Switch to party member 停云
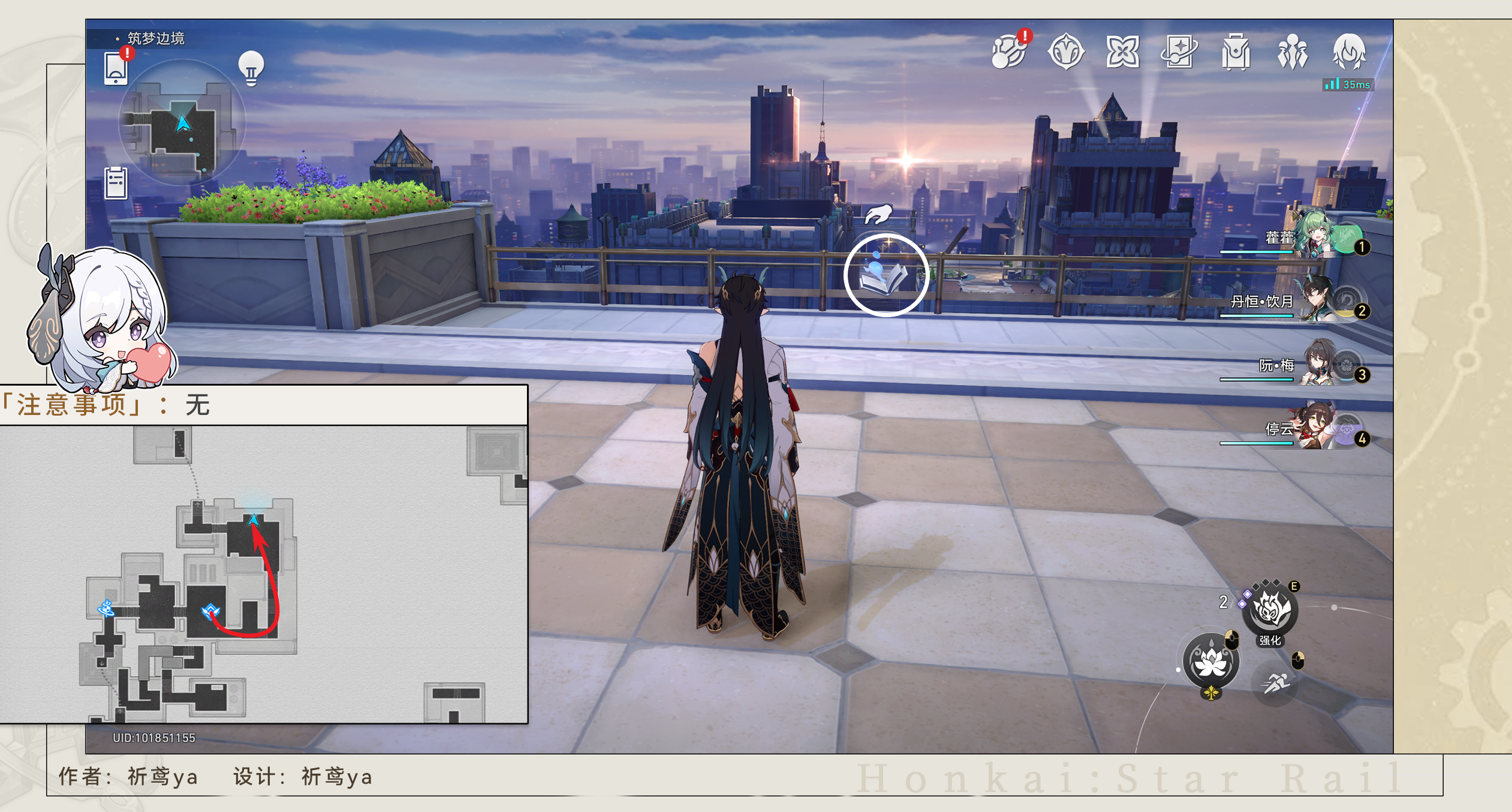Viewport: 1512px width, 812px height. coord(1318,429)
